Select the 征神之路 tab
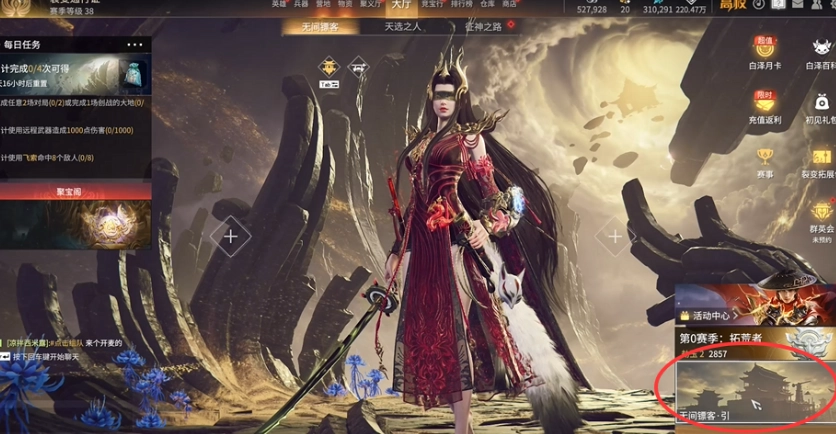This screenshot has height=434, width=836. pos(484,27)
